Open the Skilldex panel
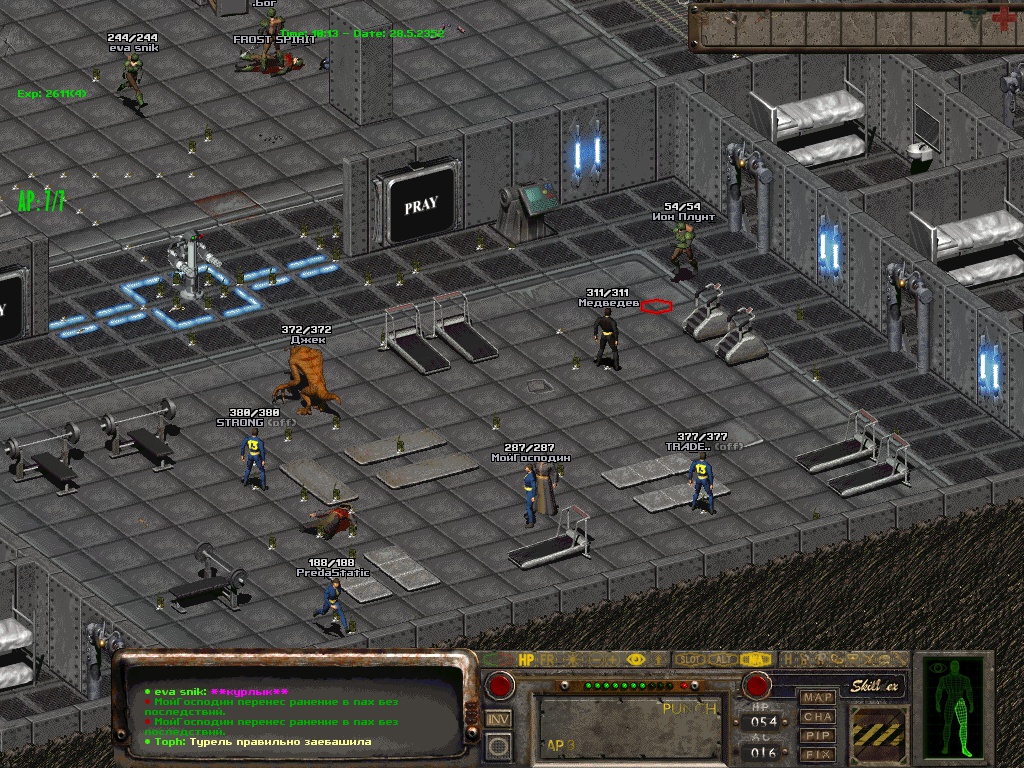Image resolution: width=1024 pixels, height=768 pixels. click(x=877, y=686)
